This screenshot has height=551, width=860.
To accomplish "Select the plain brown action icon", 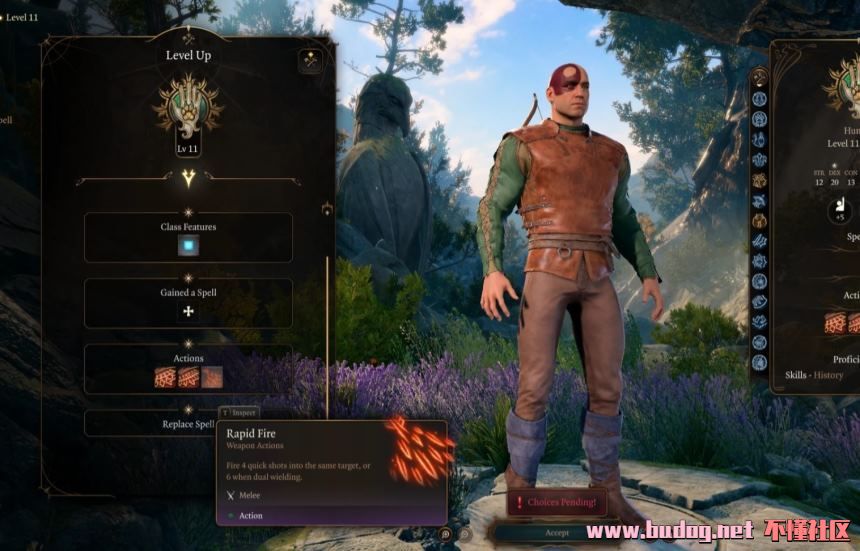I will point(212,377).
